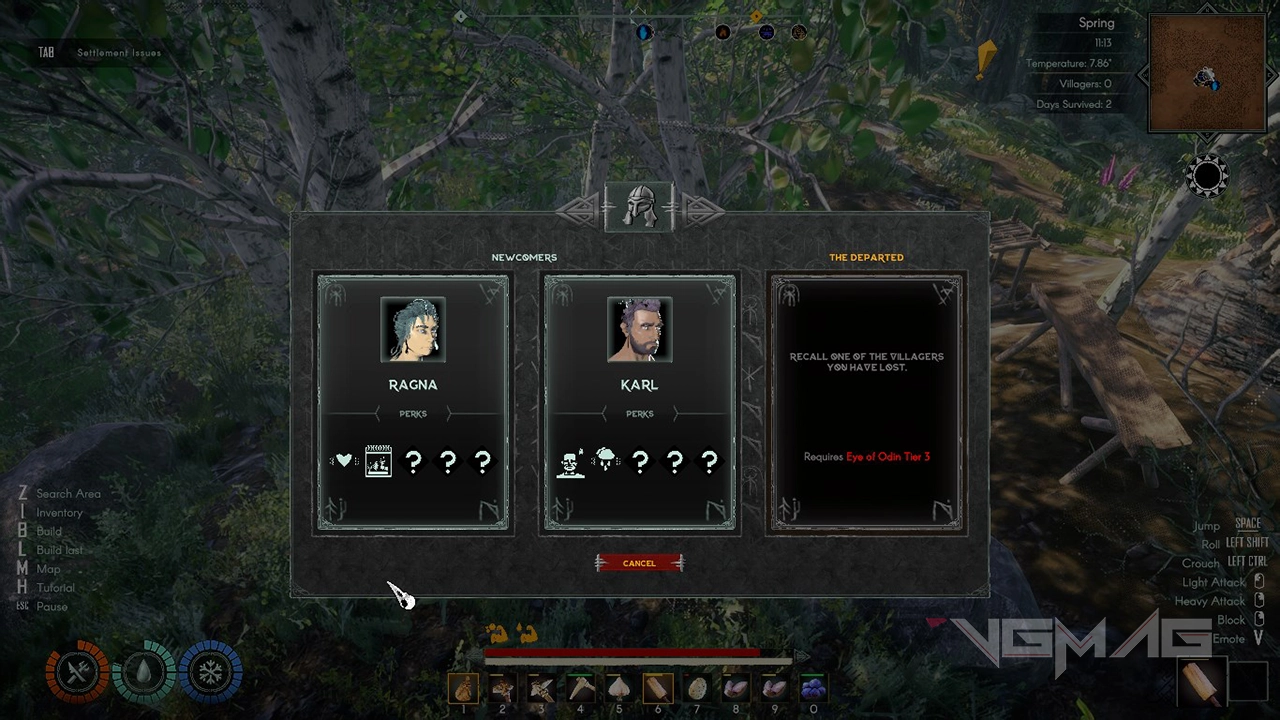Inspect Karl's rain cloud perk icon

(x=606, y=461)
